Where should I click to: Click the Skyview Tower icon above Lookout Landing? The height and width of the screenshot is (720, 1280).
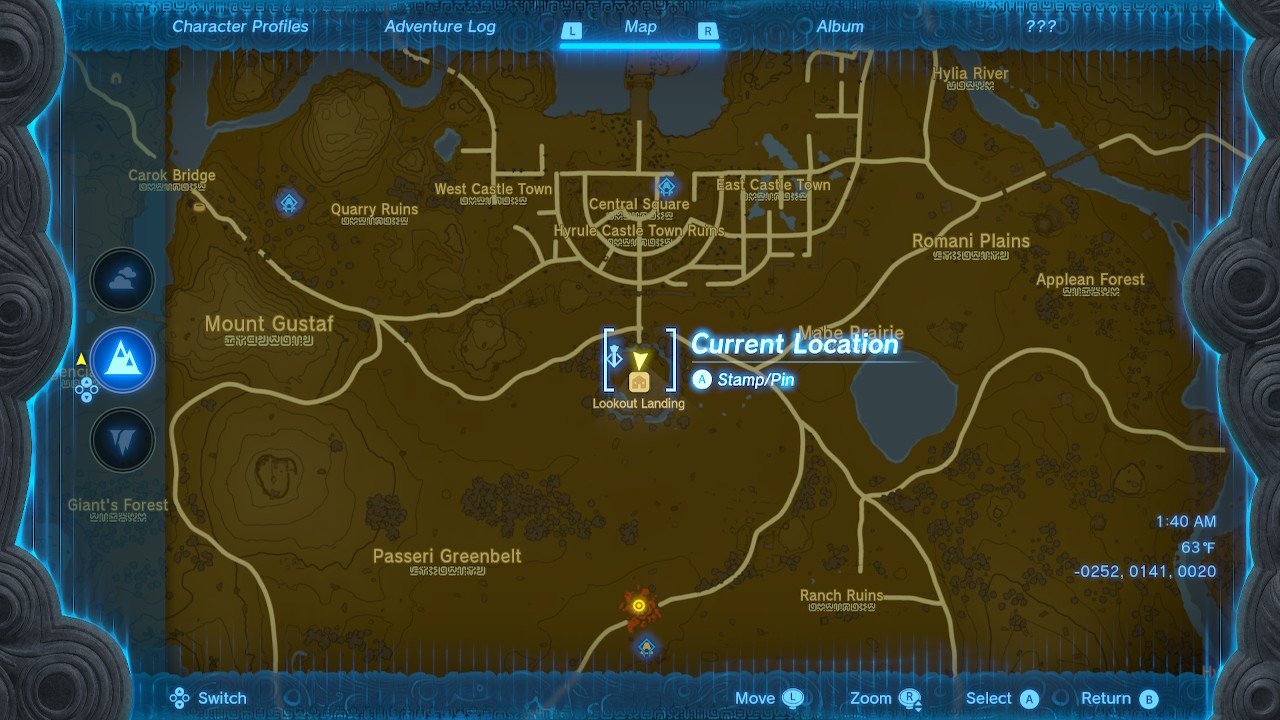tap(615, 357)
